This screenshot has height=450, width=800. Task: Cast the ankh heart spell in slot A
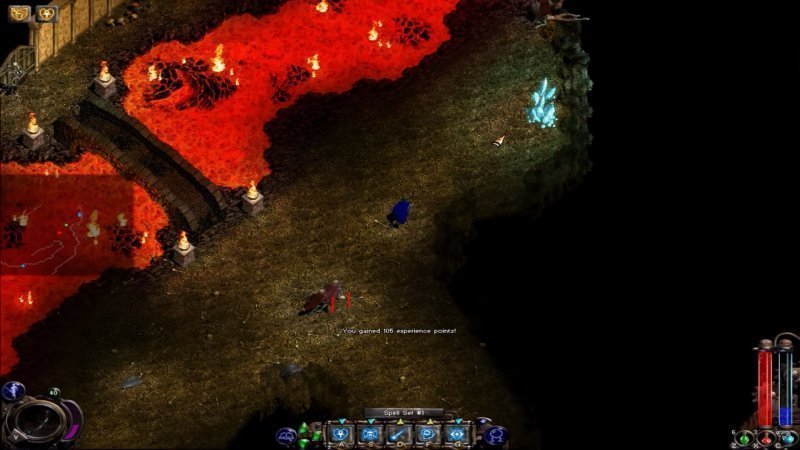pyautogui.click(x=340, y=434)
